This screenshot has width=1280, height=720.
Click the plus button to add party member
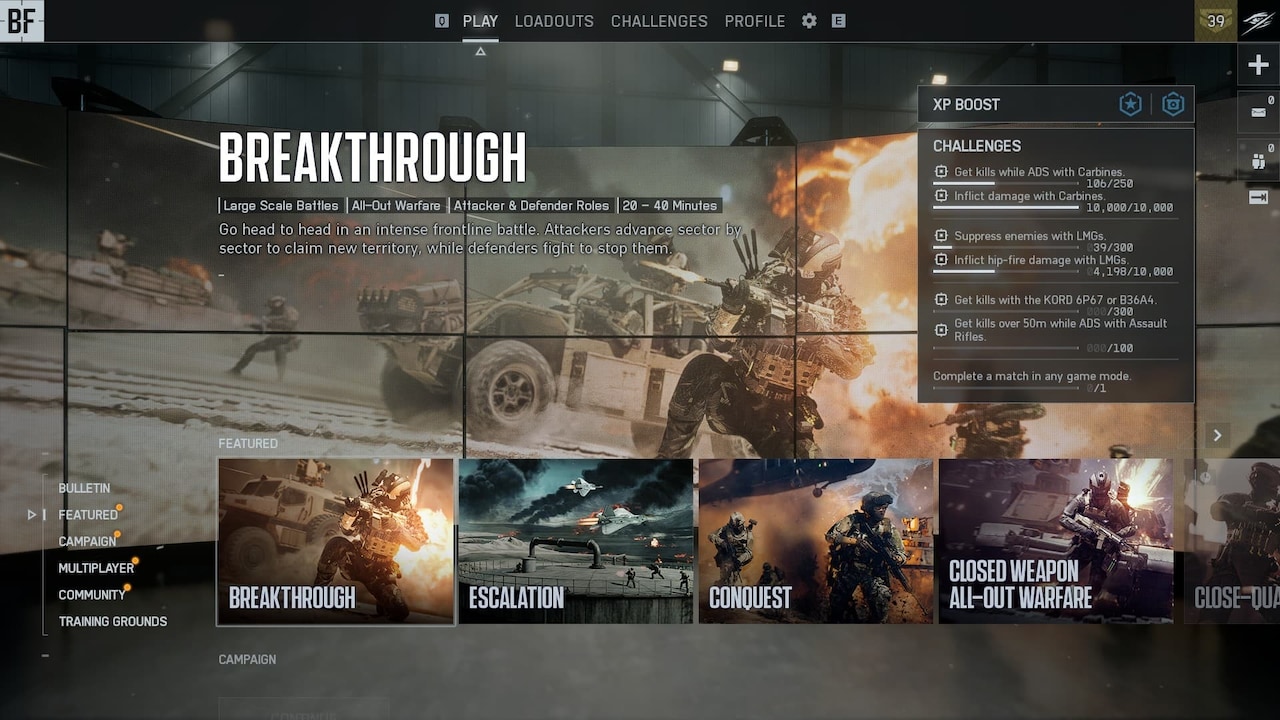tap(1258, 66)
